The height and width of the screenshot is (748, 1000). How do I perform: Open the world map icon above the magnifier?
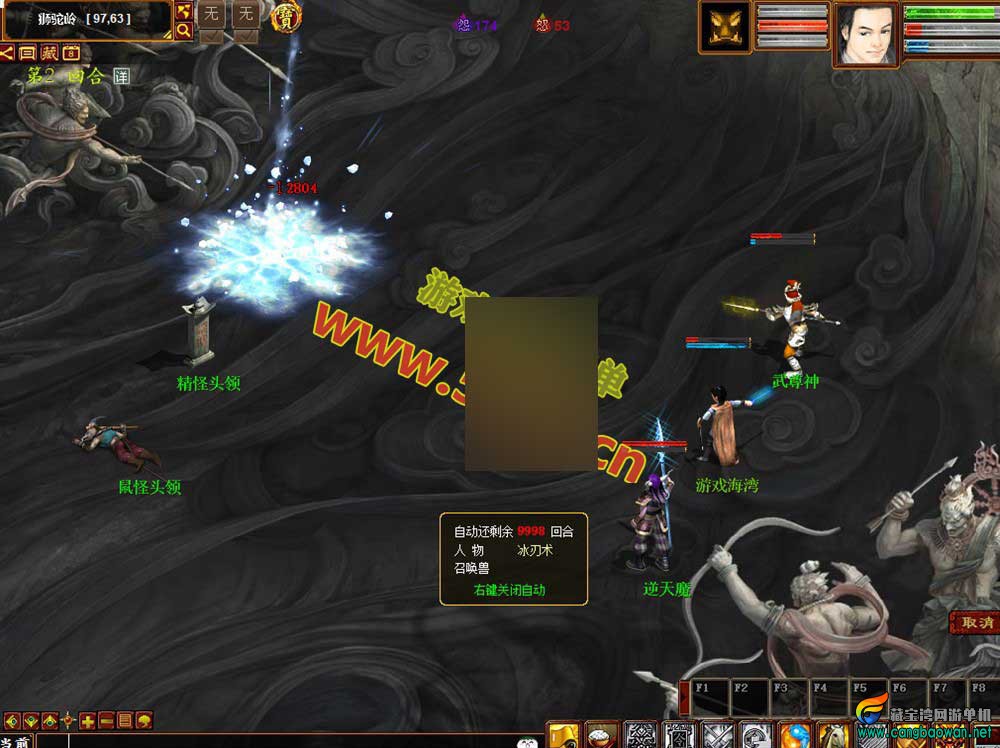click(184, 11)
